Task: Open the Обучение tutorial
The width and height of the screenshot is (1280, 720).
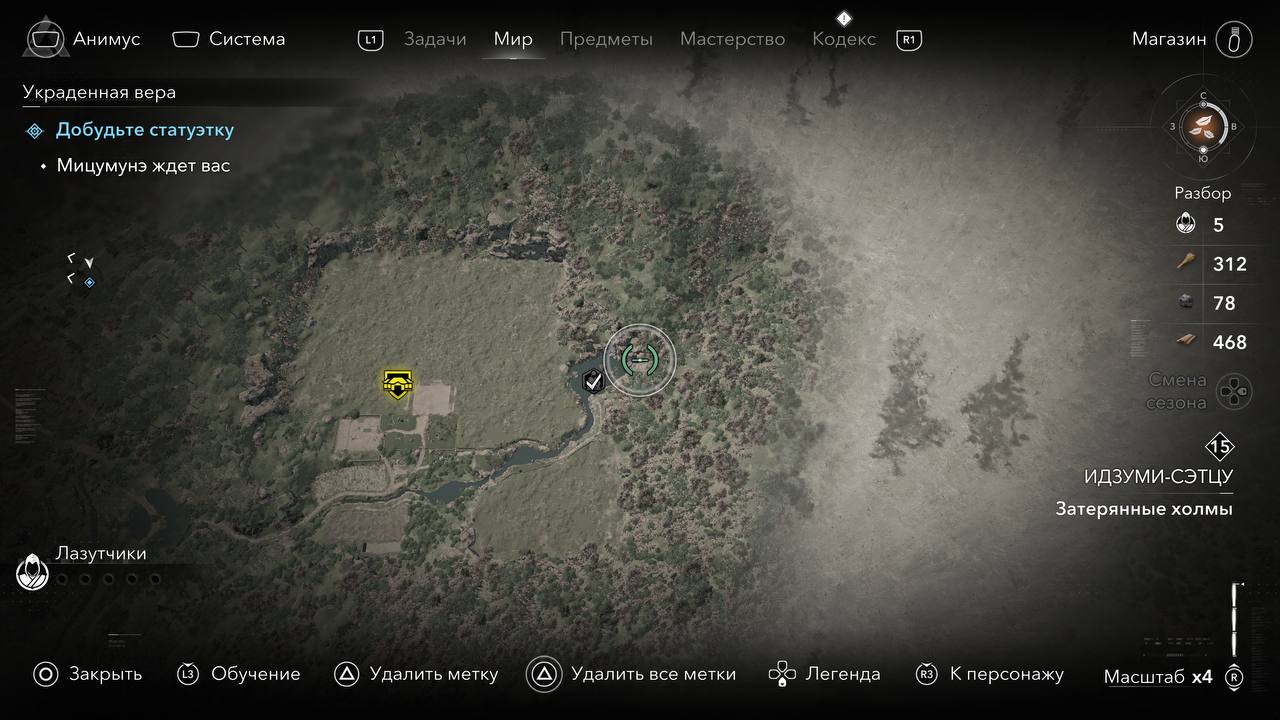Action: click(x=239, y=674)
